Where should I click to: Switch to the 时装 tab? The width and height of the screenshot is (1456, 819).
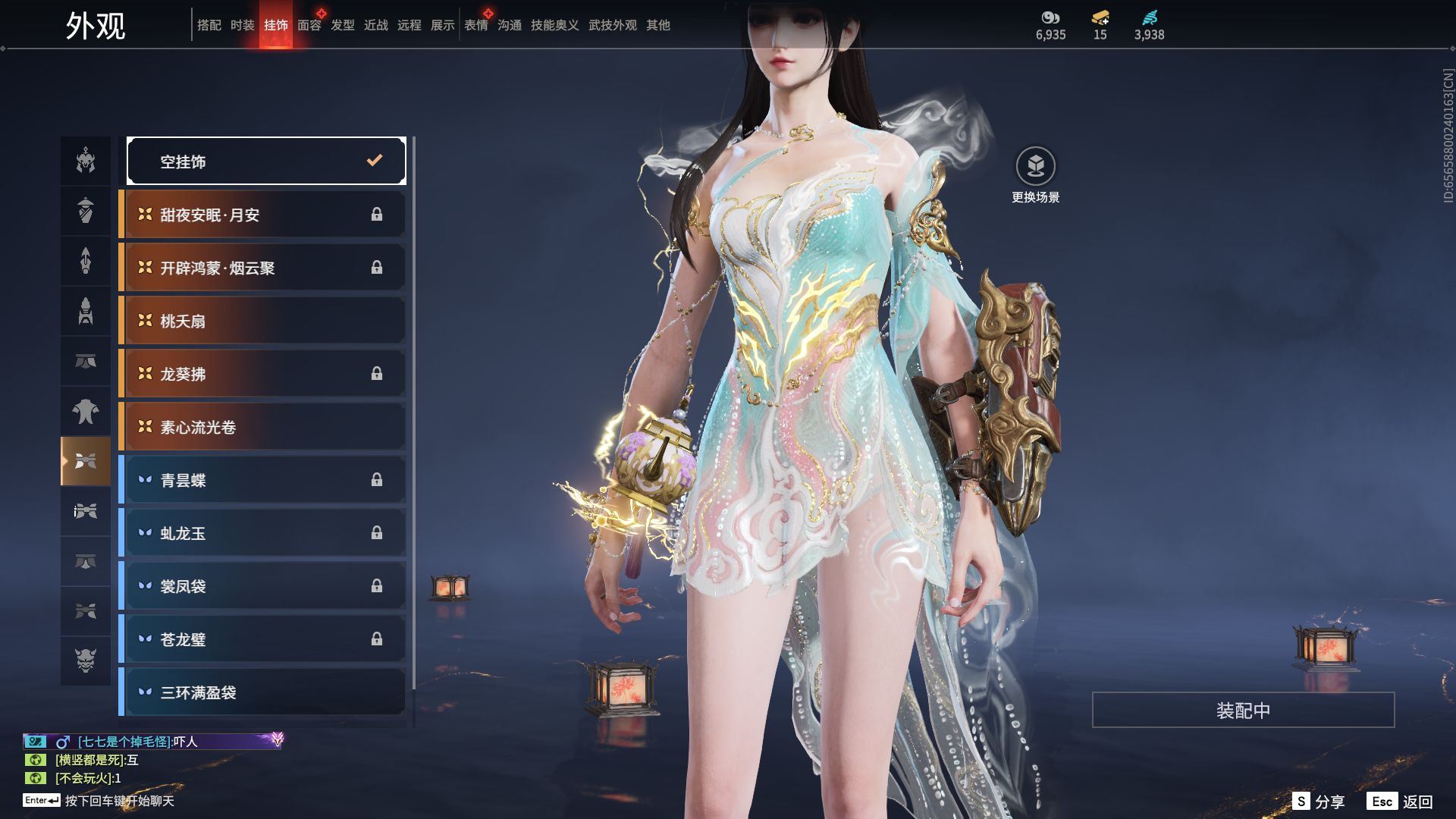[x=243, y=25]
